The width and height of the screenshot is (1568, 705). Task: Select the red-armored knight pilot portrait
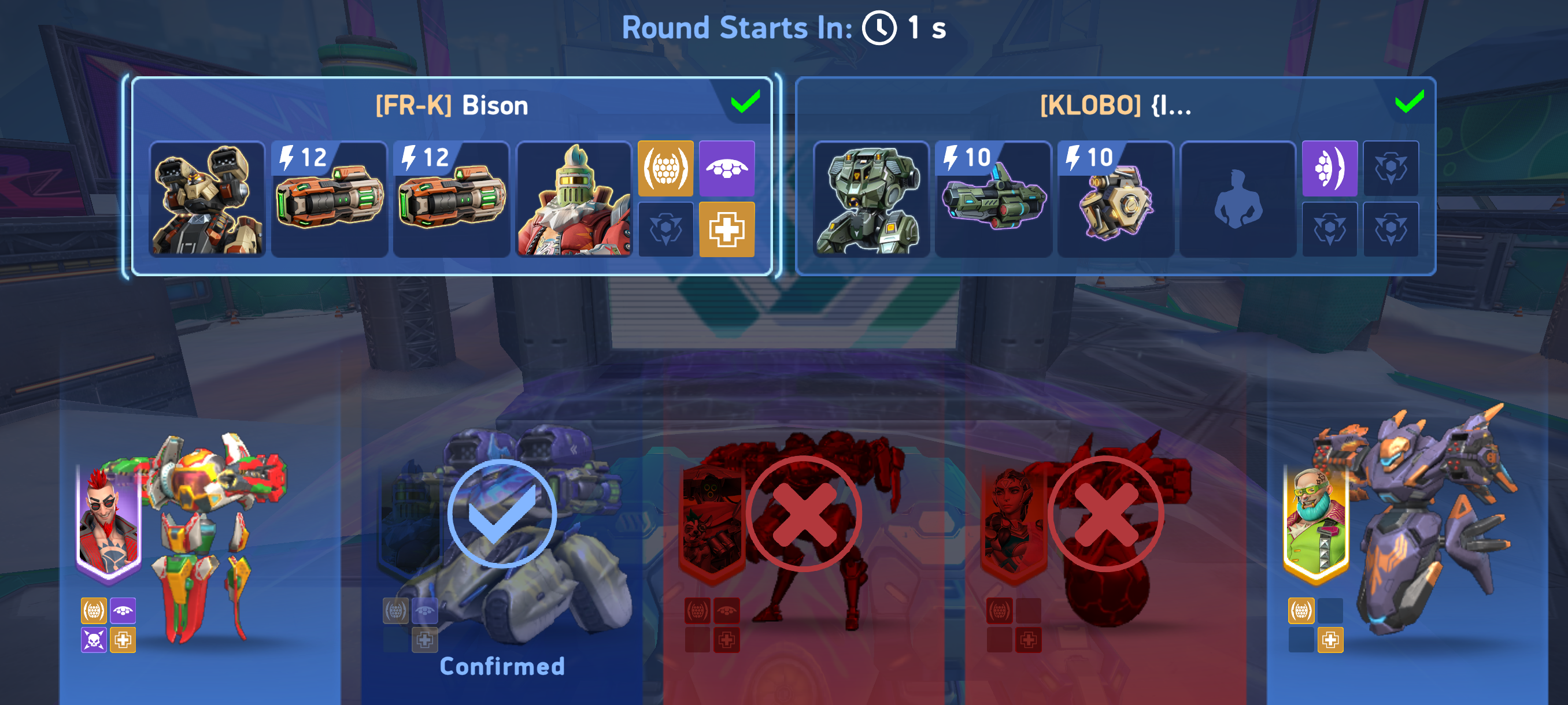coord(574,199)
